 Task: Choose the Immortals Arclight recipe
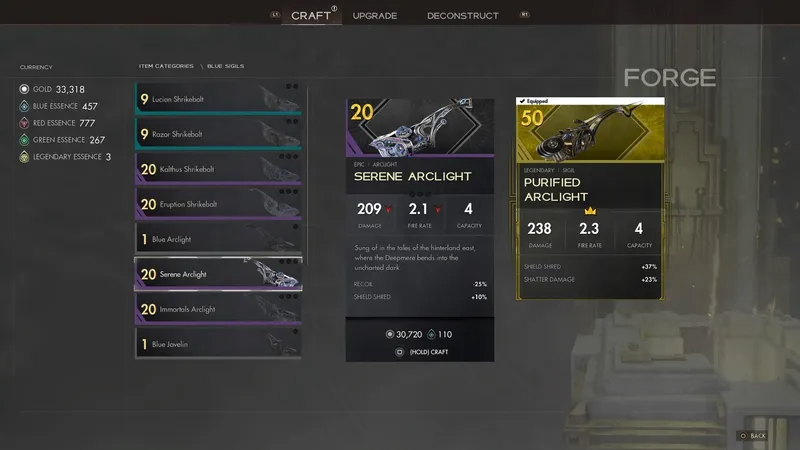point(220,309)
